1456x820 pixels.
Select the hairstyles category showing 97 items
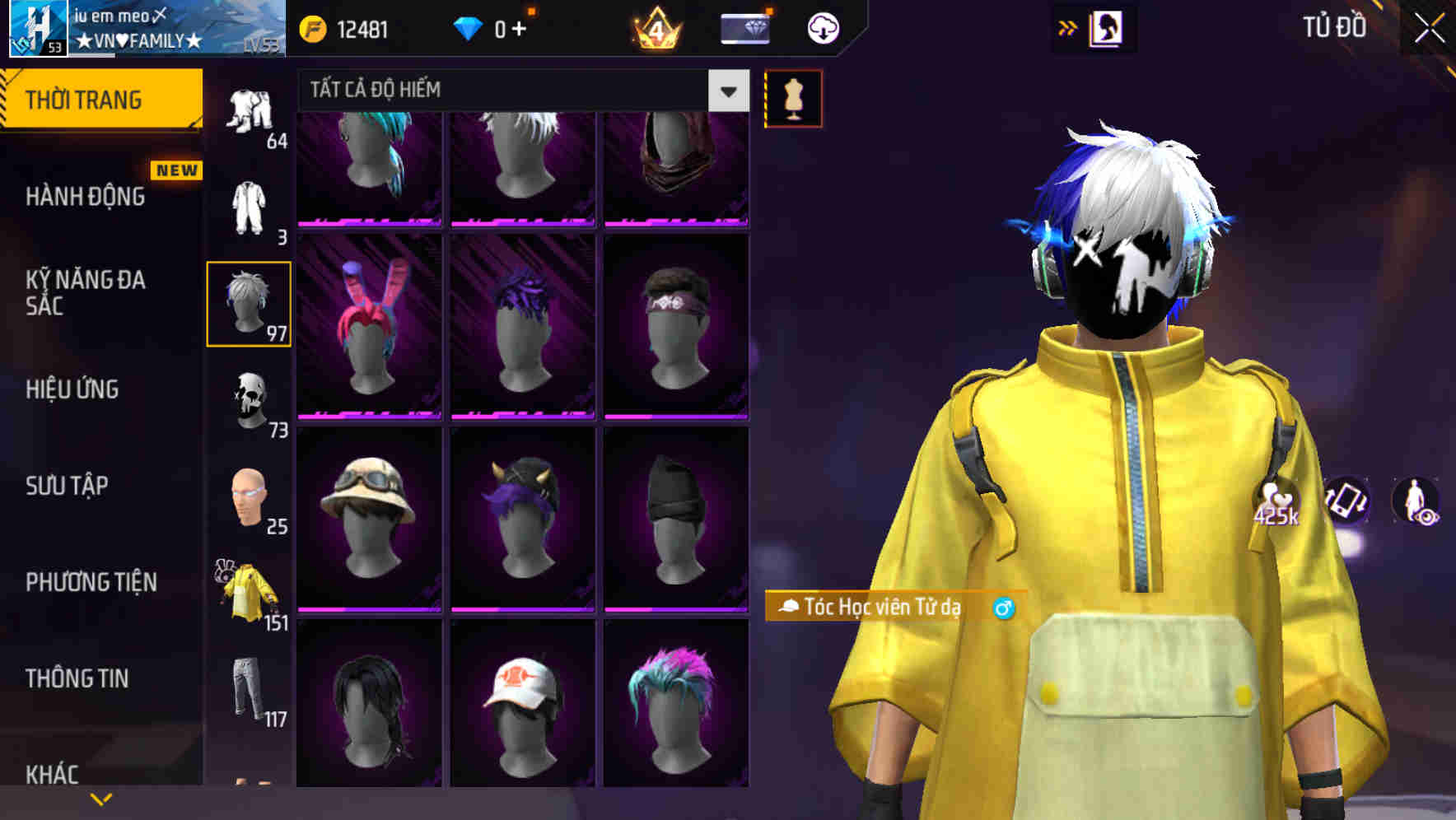tap(249, 302)
